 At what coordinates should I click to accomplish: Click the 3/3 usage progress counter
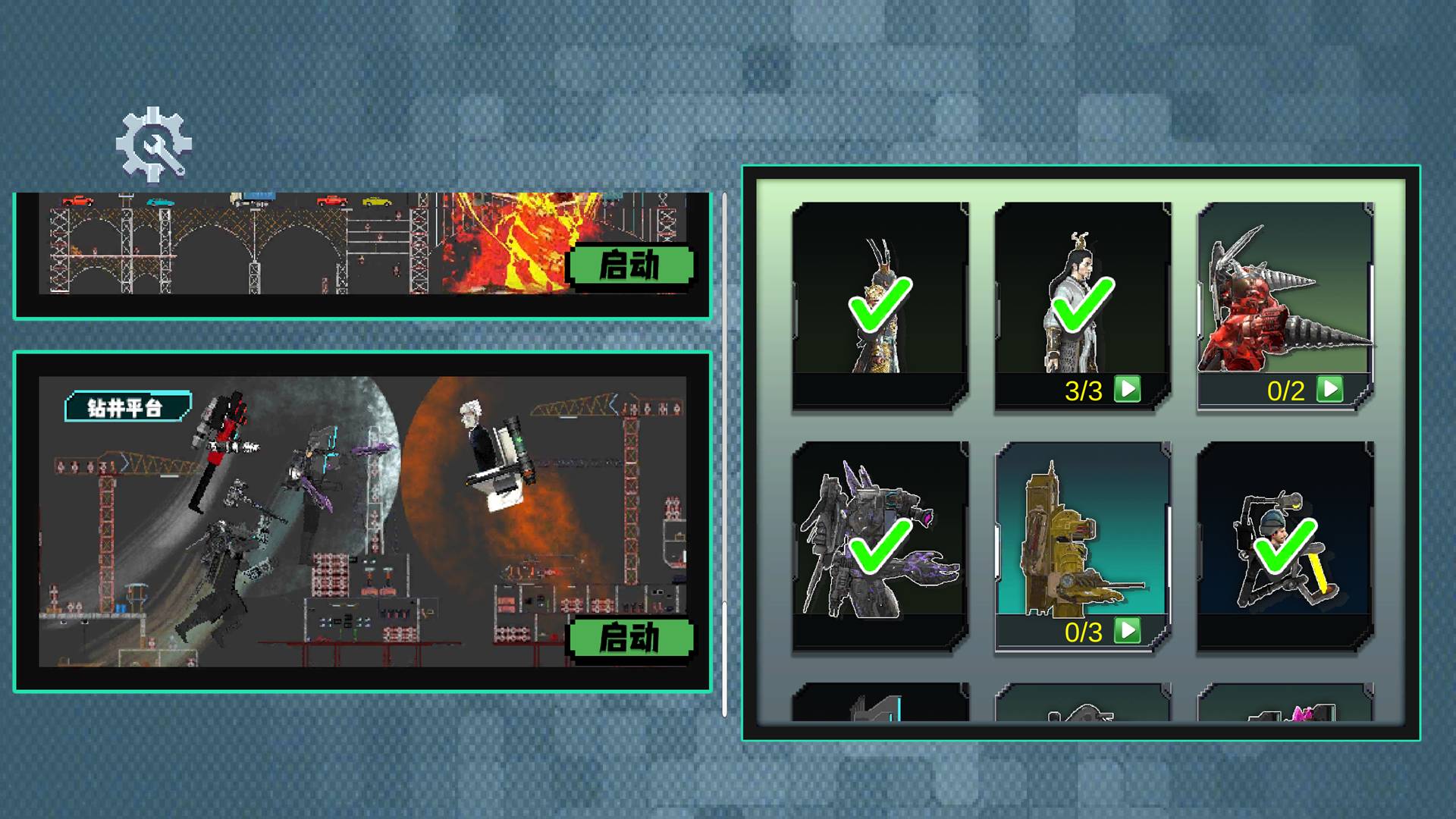(x=1082, y=390)
